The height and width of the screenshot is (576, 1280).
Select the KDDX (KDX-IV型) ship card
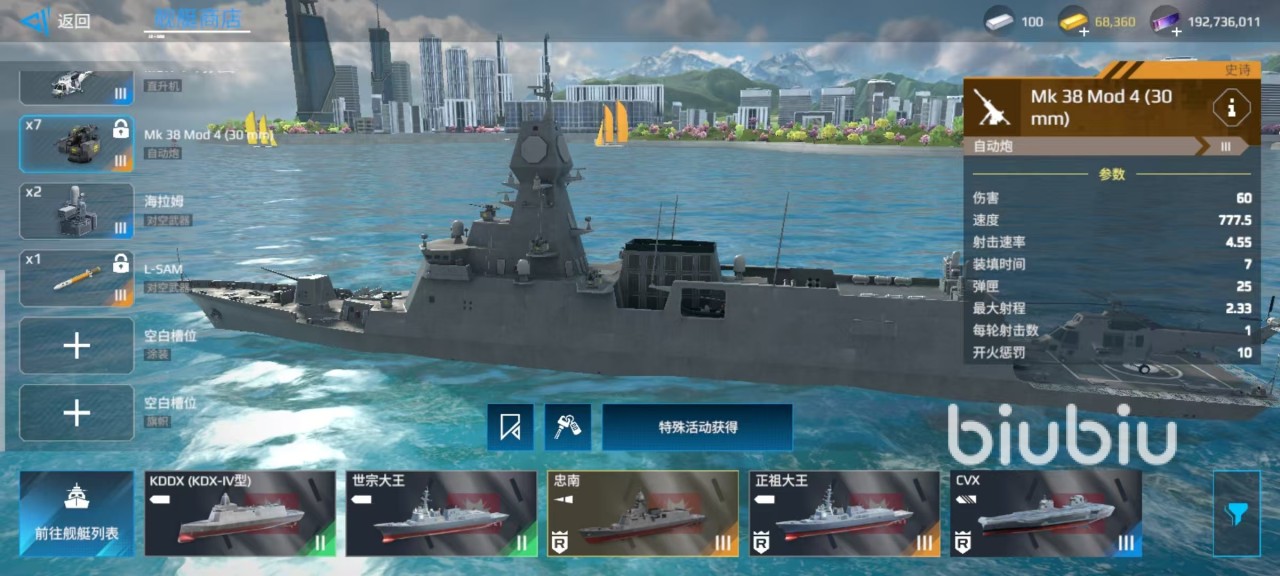pos(240,514)
